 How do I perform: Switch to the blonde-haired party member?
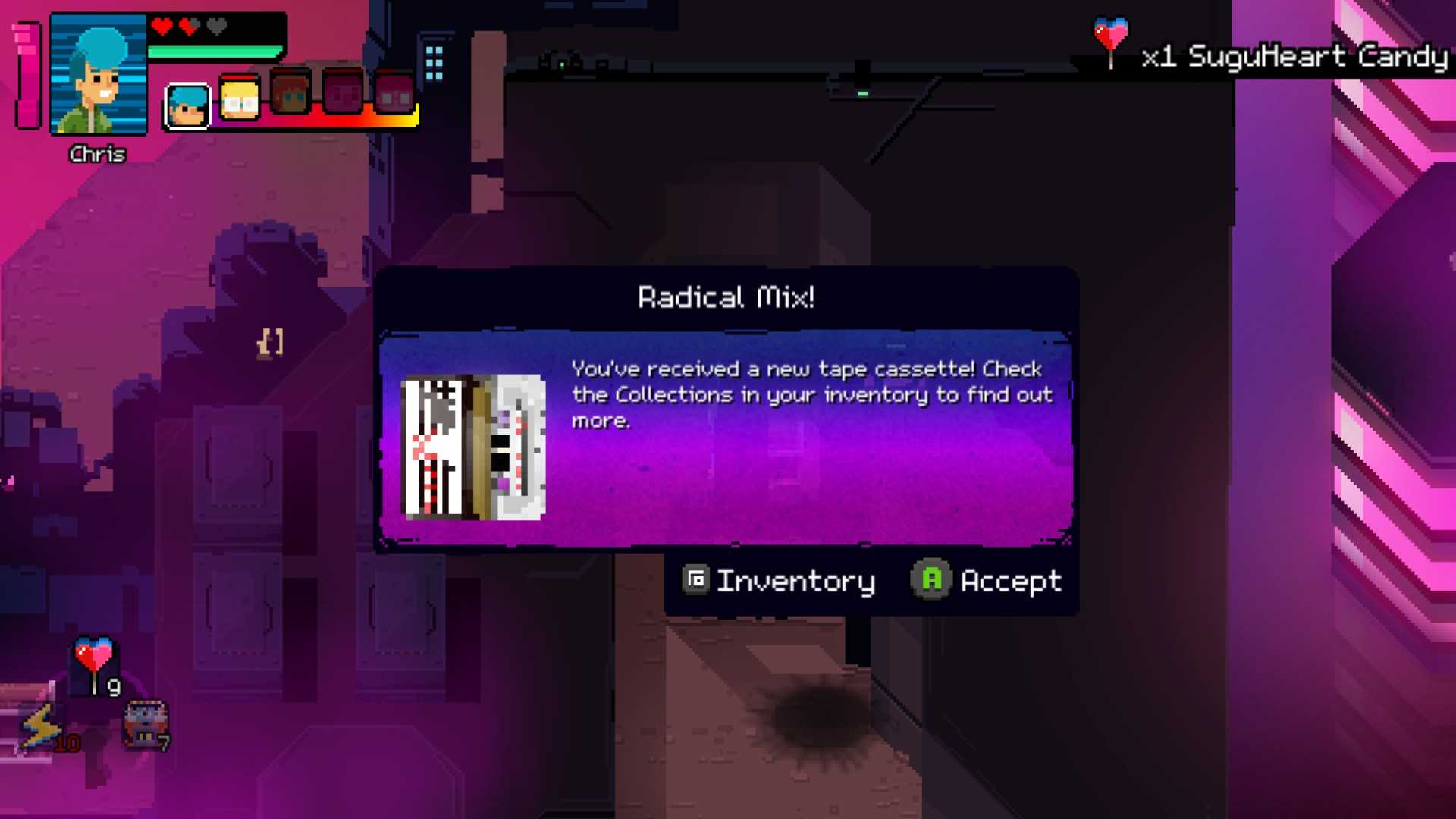pyautogui.click(x=240, y=99)
